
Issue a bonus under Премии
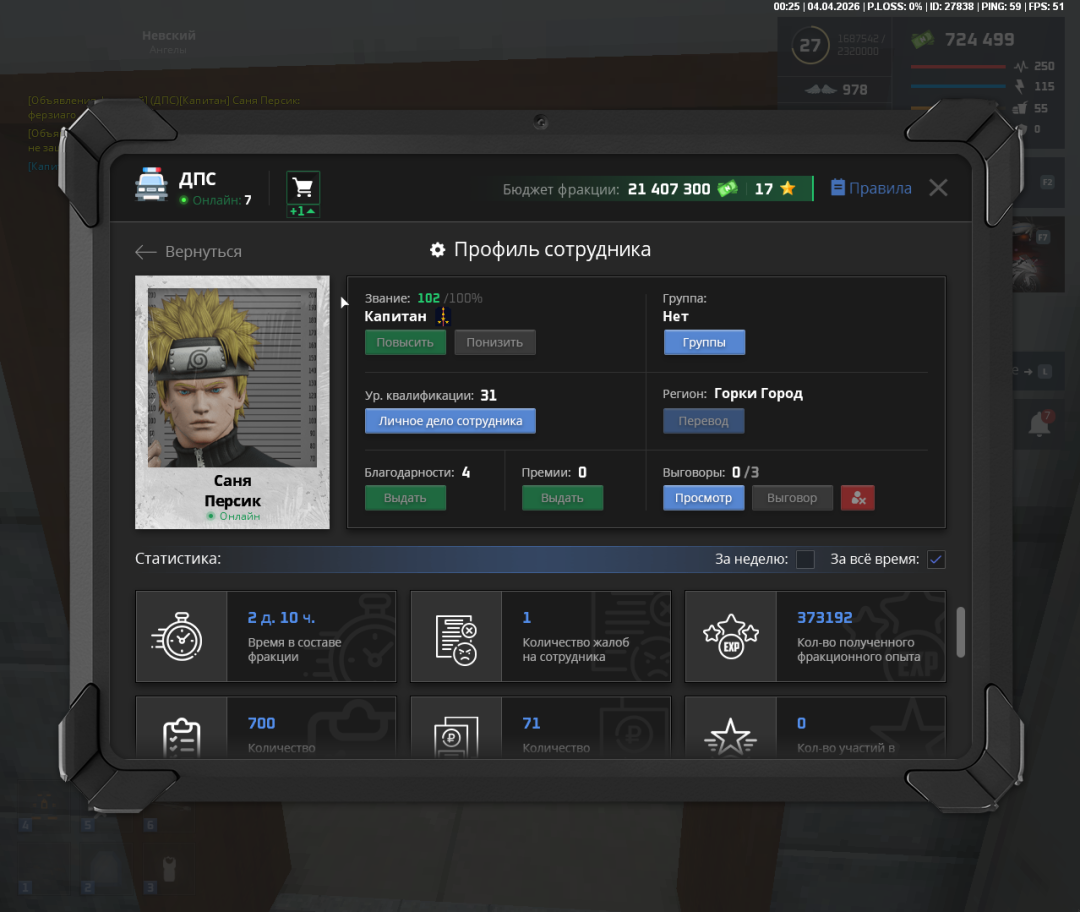click(x=562, y=498)
